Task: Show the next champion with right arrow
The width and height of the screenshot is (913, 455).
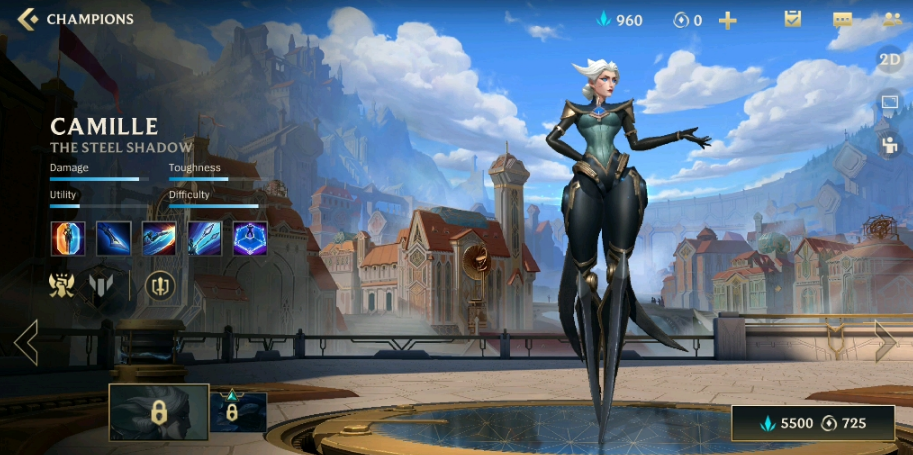Action: [886, 342]
